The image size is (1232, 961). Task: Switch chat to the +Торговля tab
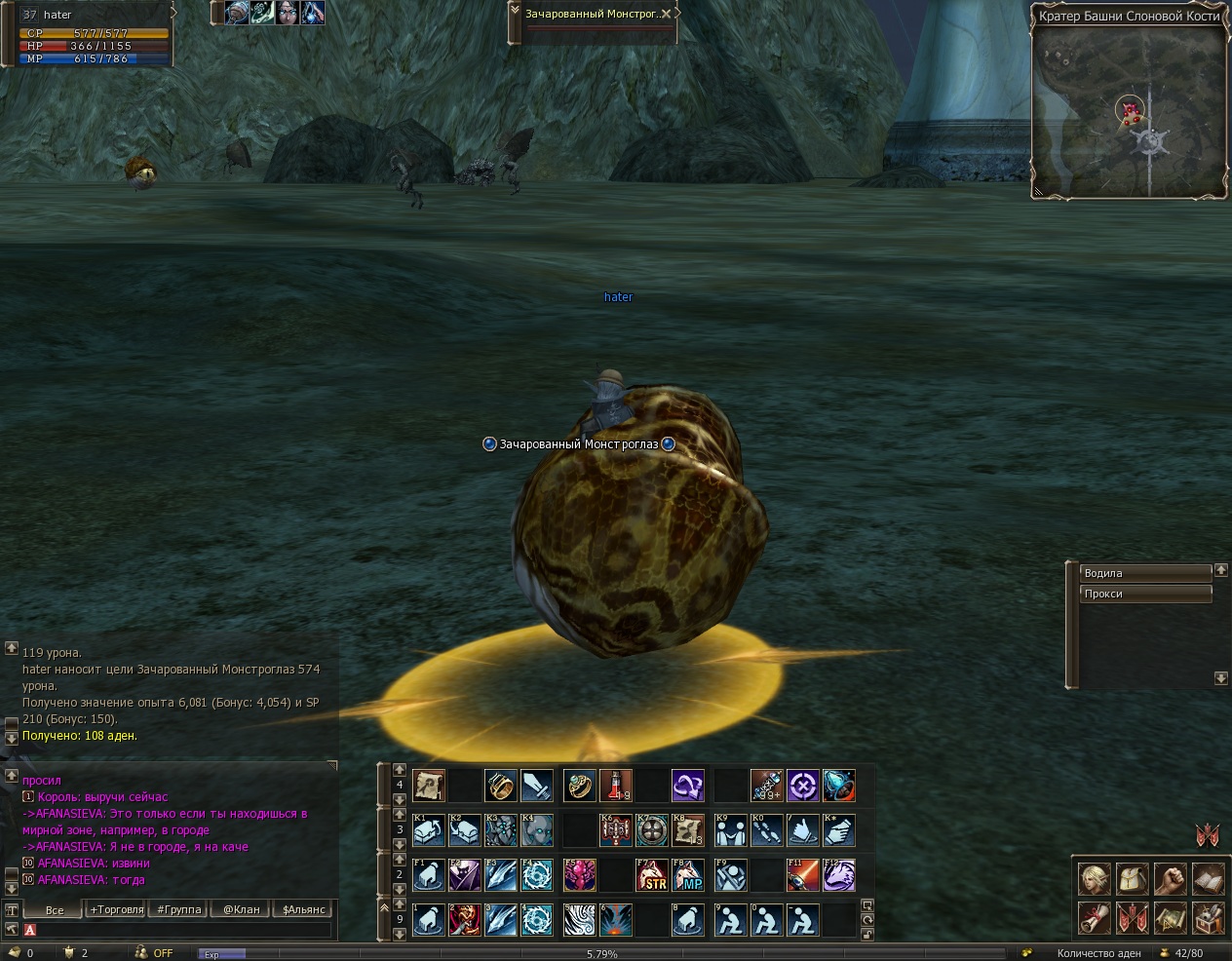116,909
